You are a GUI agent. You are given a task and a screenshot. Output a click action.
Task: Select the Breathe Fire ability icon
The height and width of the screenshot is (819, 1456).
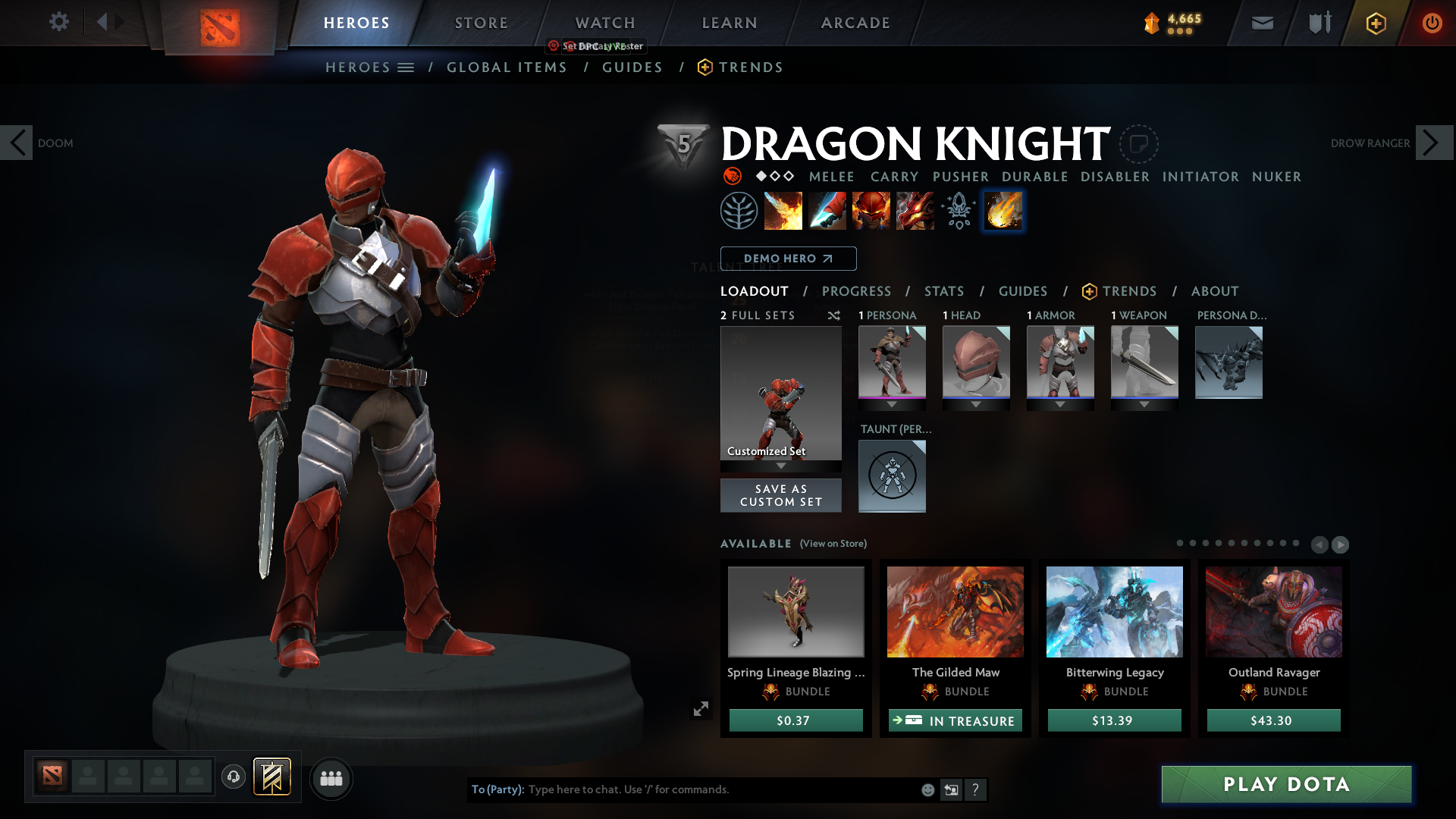click(783, 211)
